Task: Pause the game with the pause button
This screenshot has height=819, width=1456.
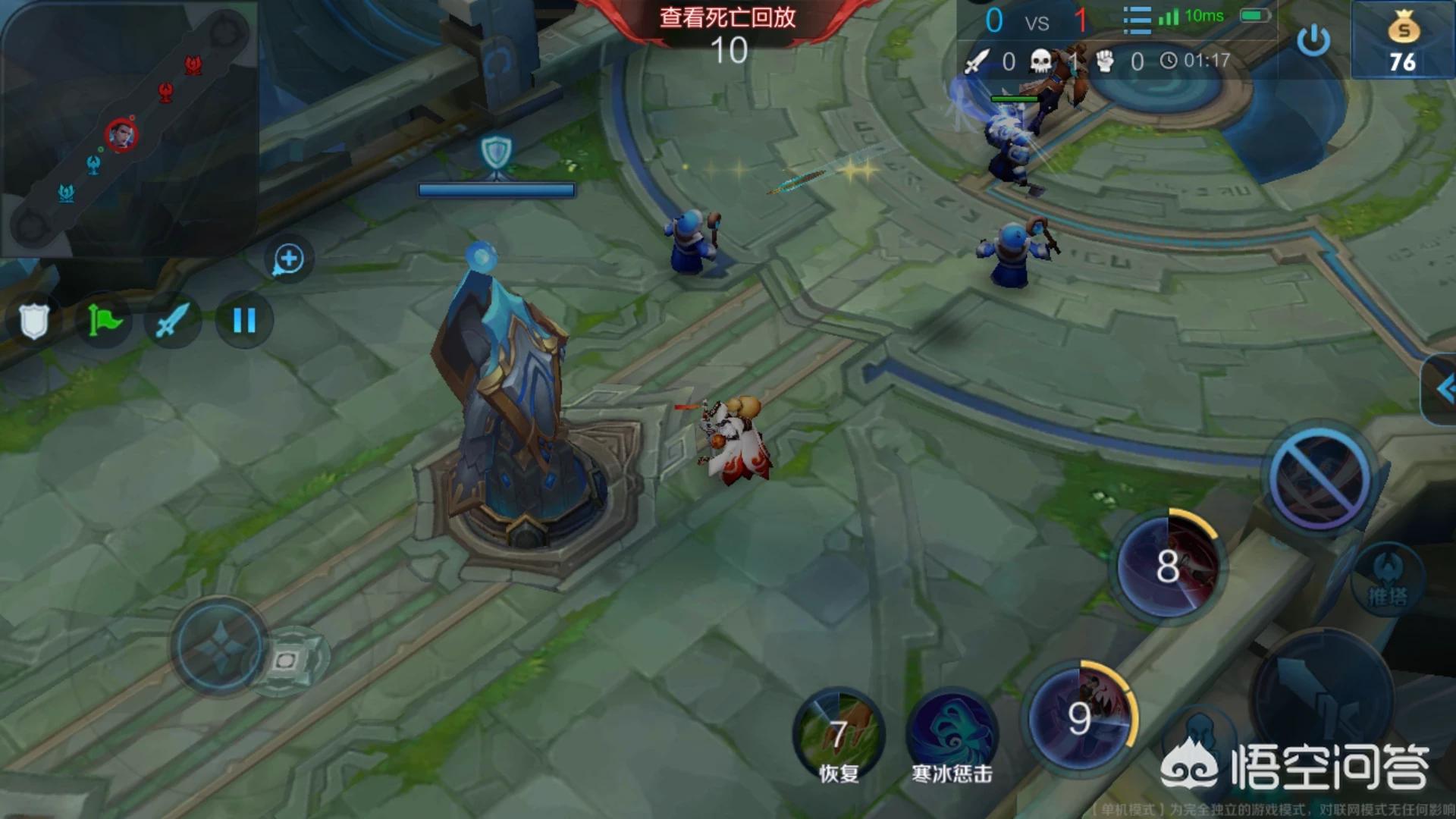Action: click(243, 320)
